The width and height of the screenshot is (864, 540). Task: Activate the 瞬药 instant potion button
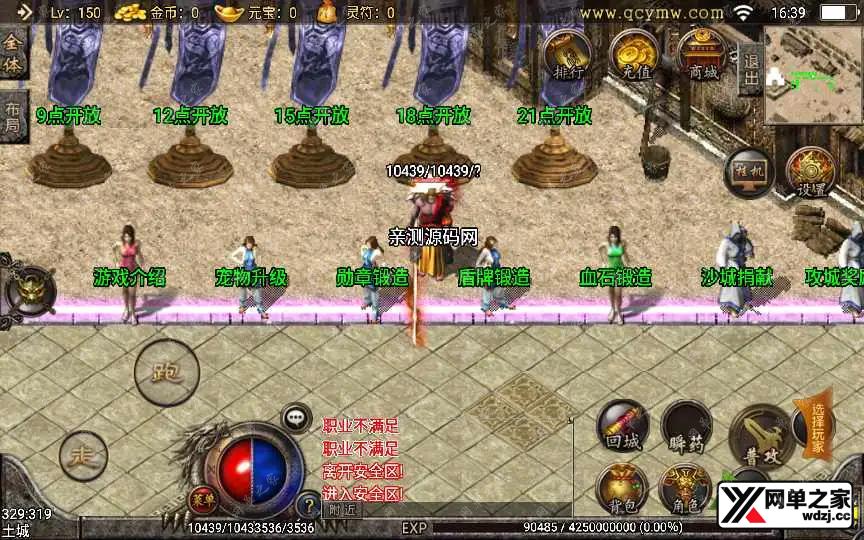click(686, 428)
